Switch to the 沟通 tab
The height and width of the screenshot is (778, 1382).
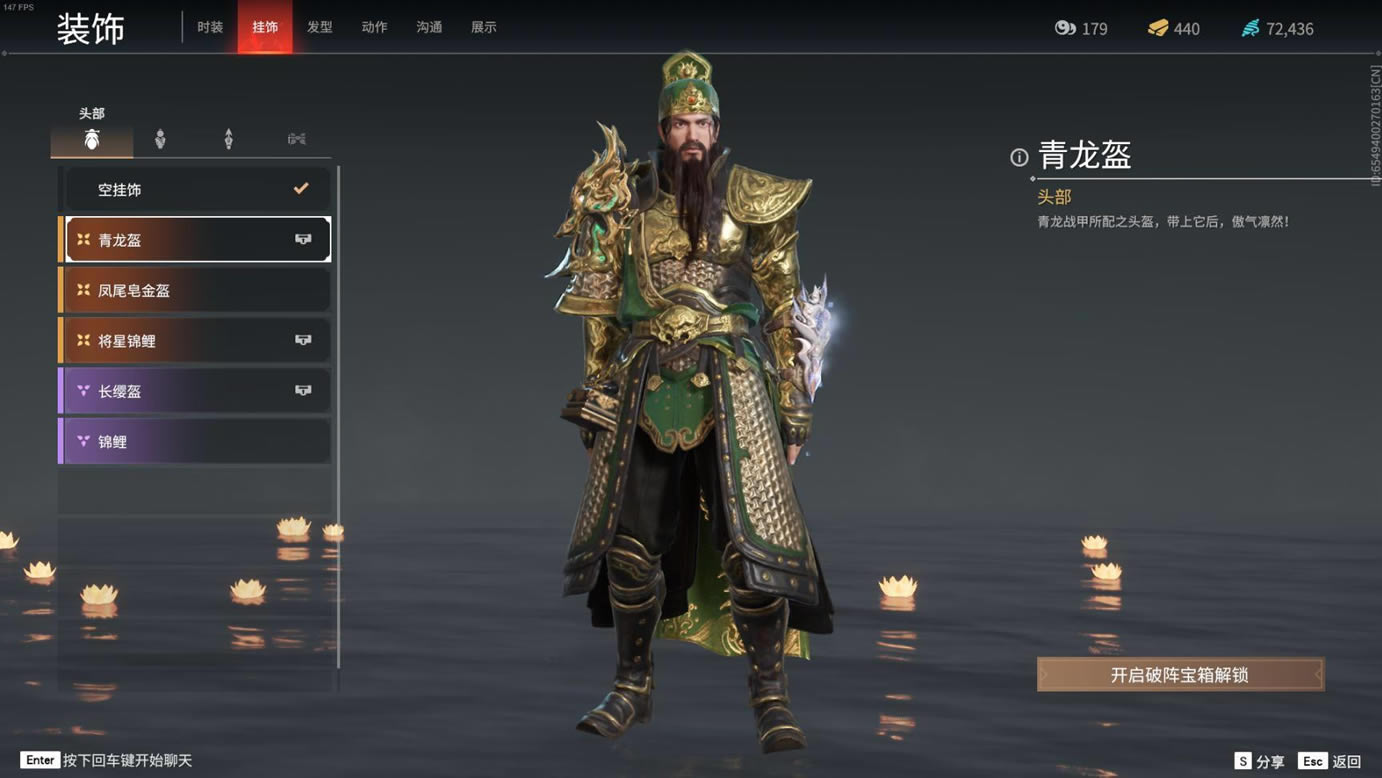point(429,27)
